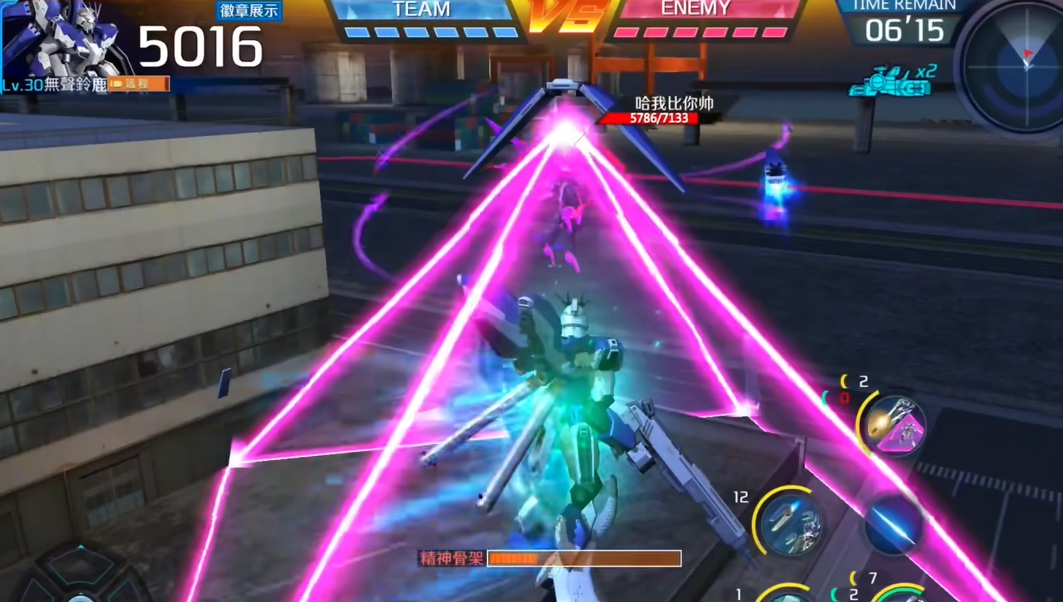Screen dimensions: 1063x602
Task: Fire the beam rifle skill with 12 ammo
Action: click(789, 523)
